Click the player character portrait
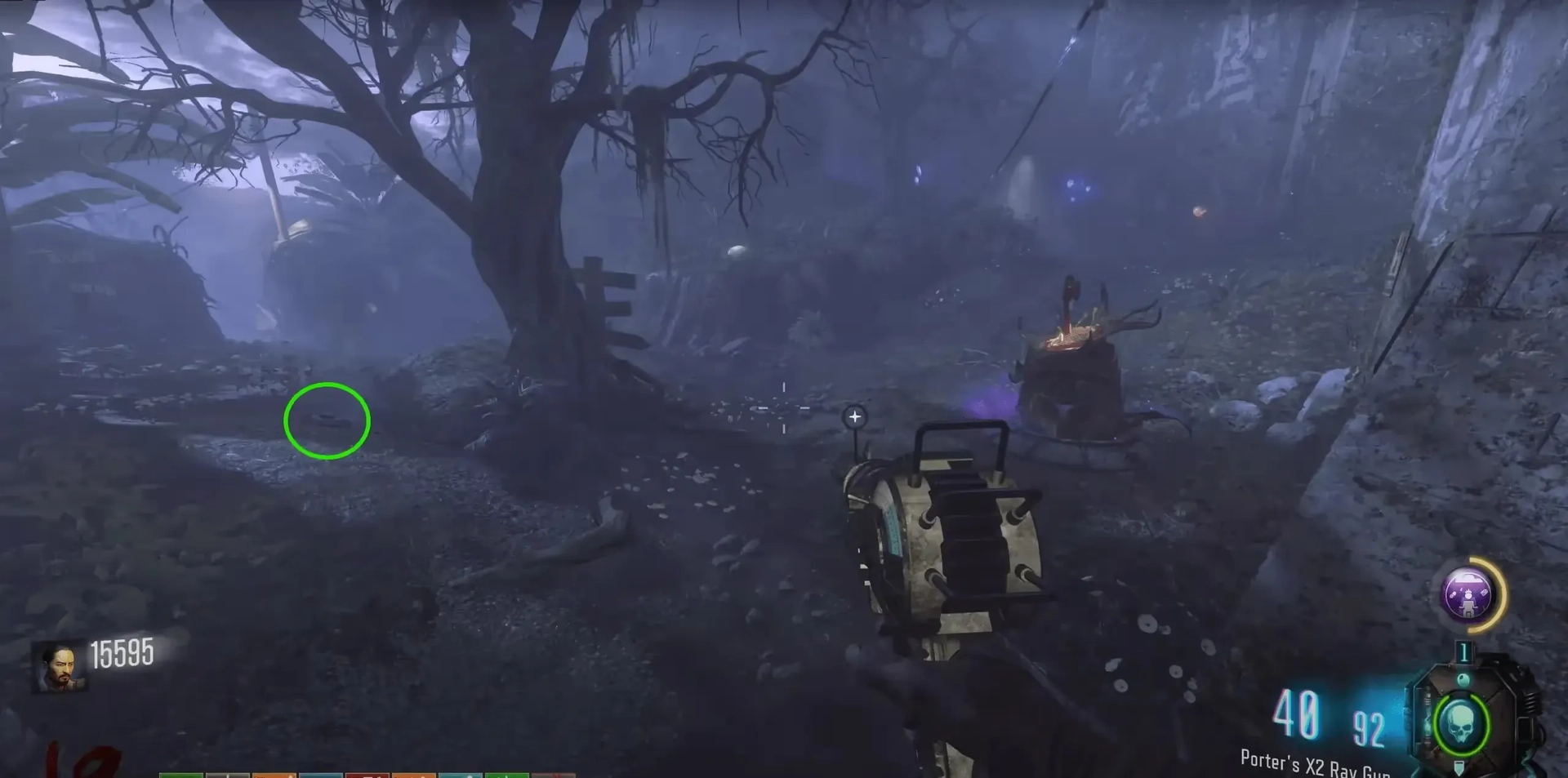1568x778 pixels. point(59,665)
